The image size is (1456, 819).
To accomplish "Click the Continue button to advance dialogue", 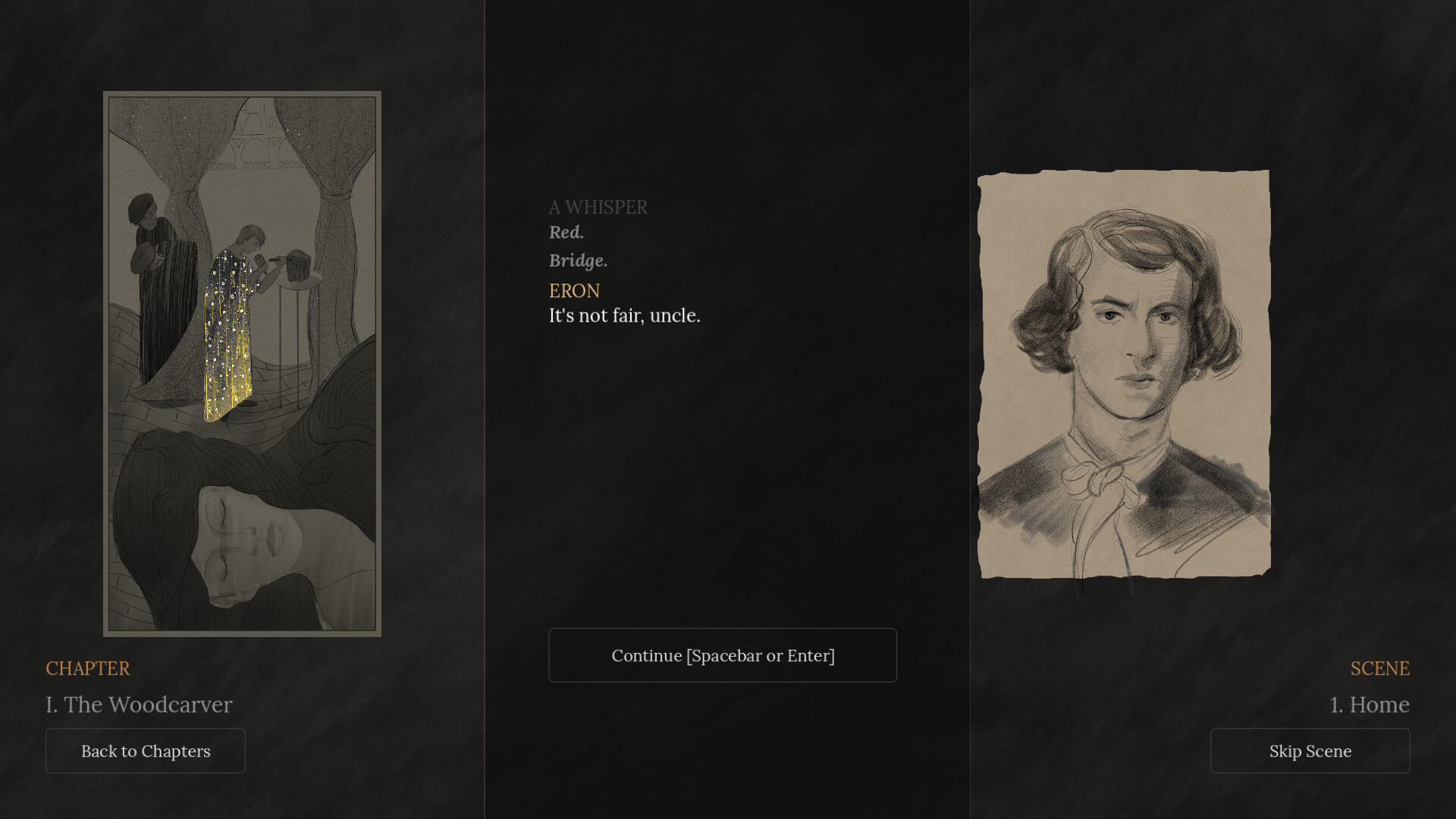I will [x=722, y=654].
